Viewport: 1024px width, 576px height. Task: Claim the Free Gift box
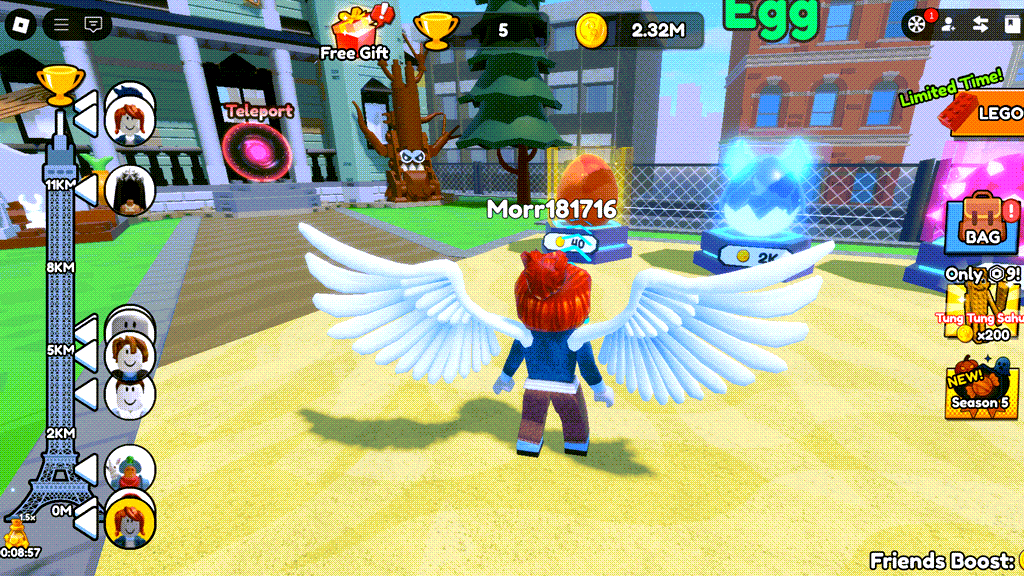point(355,32)
